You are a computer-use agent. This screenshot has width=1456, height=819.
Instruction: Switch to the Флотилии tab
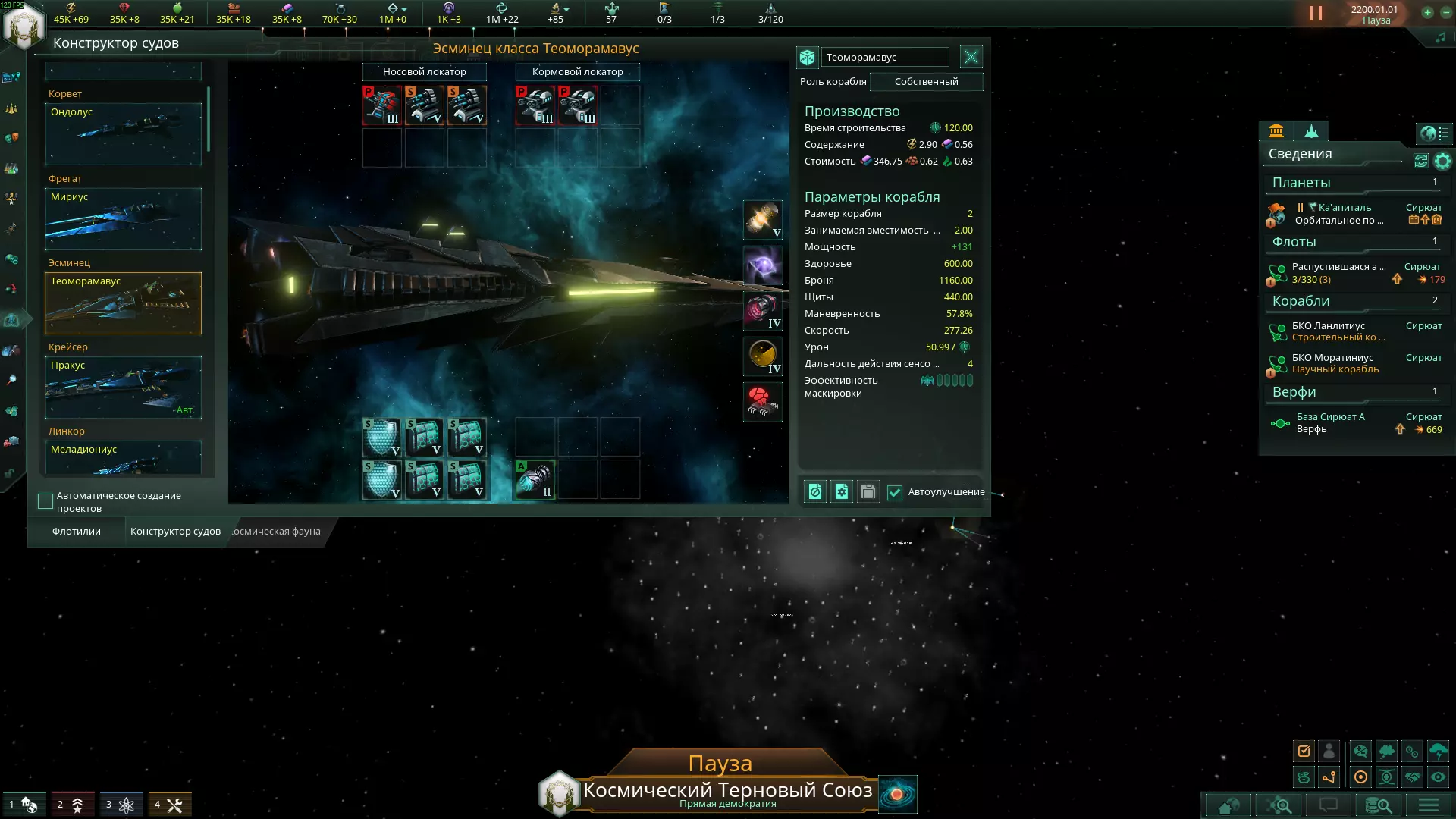tap(76, 532)
